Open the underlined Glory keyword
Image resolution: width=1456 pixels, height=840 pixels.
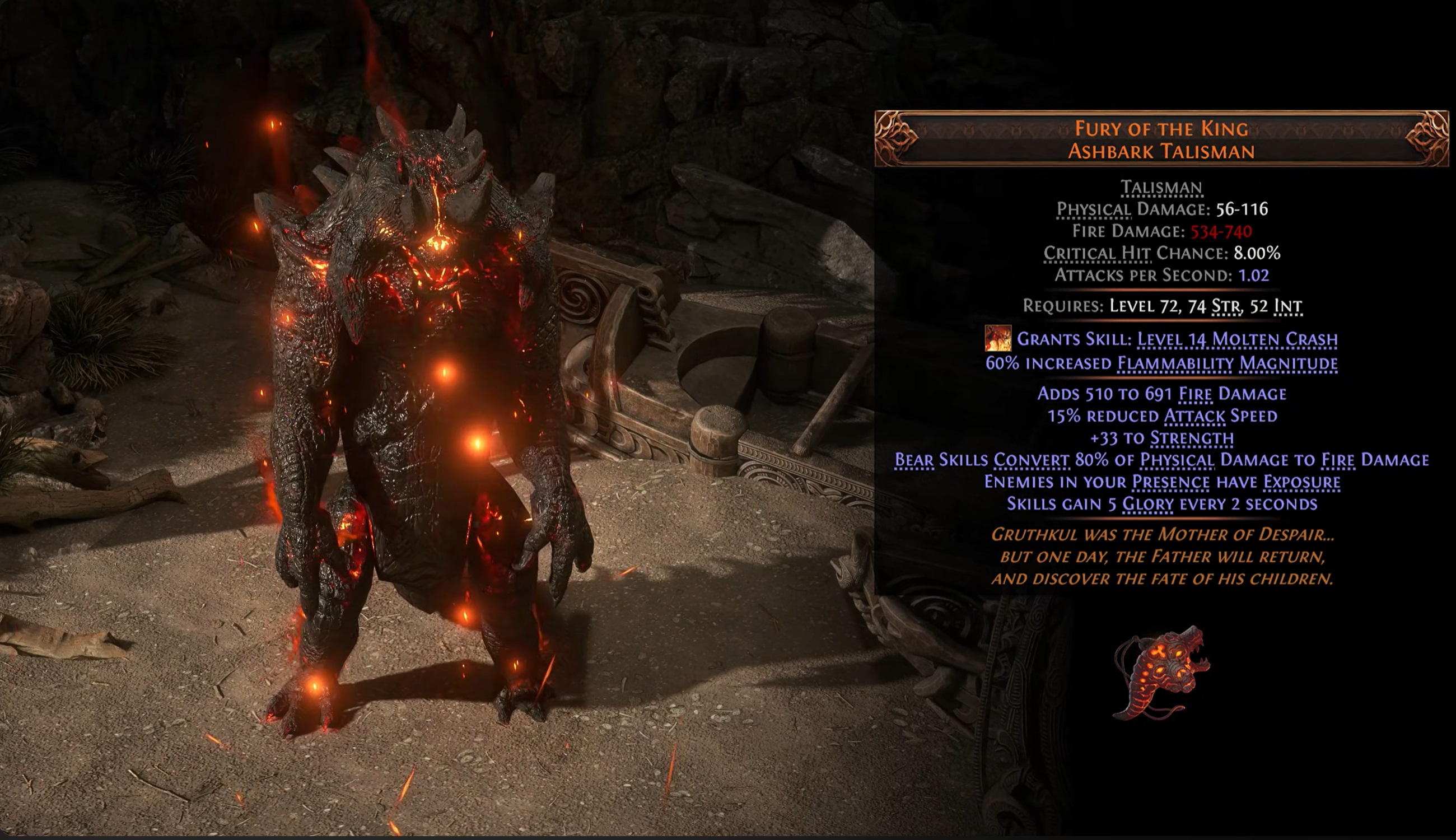1147,504
